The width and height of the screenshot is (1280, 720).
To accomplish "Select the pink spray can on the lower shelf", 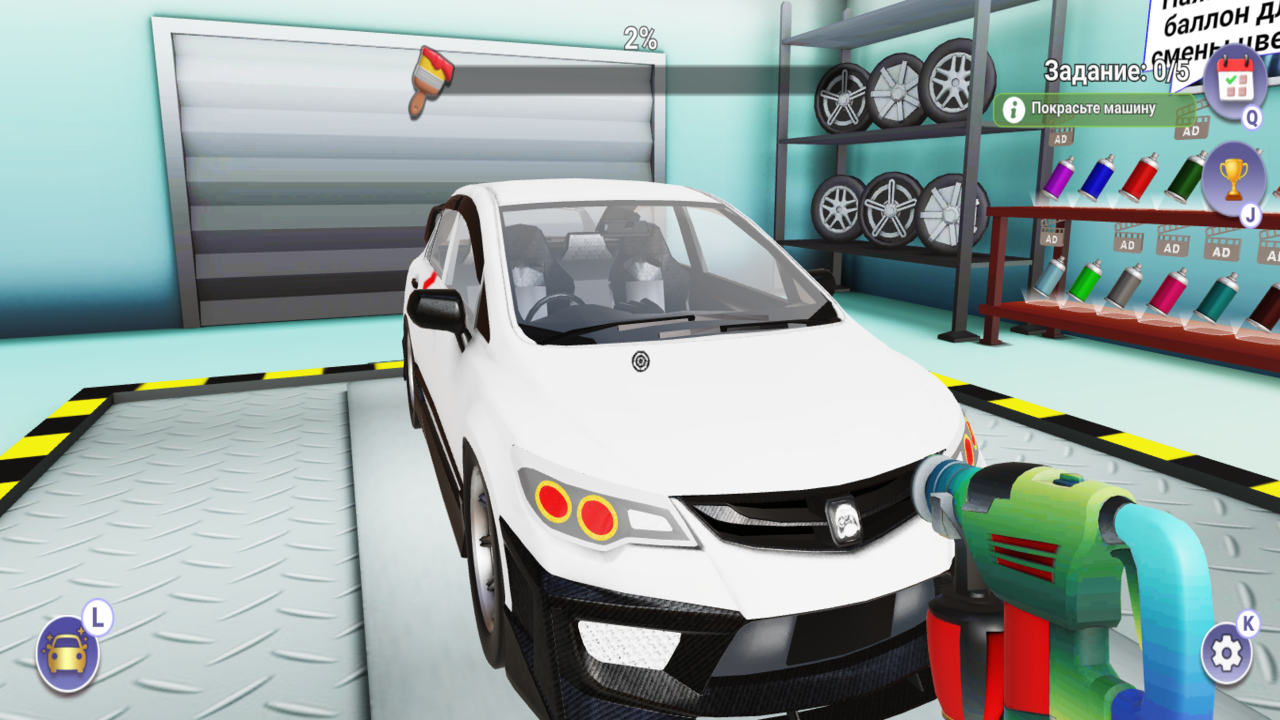I will (x=1168, y=291).
